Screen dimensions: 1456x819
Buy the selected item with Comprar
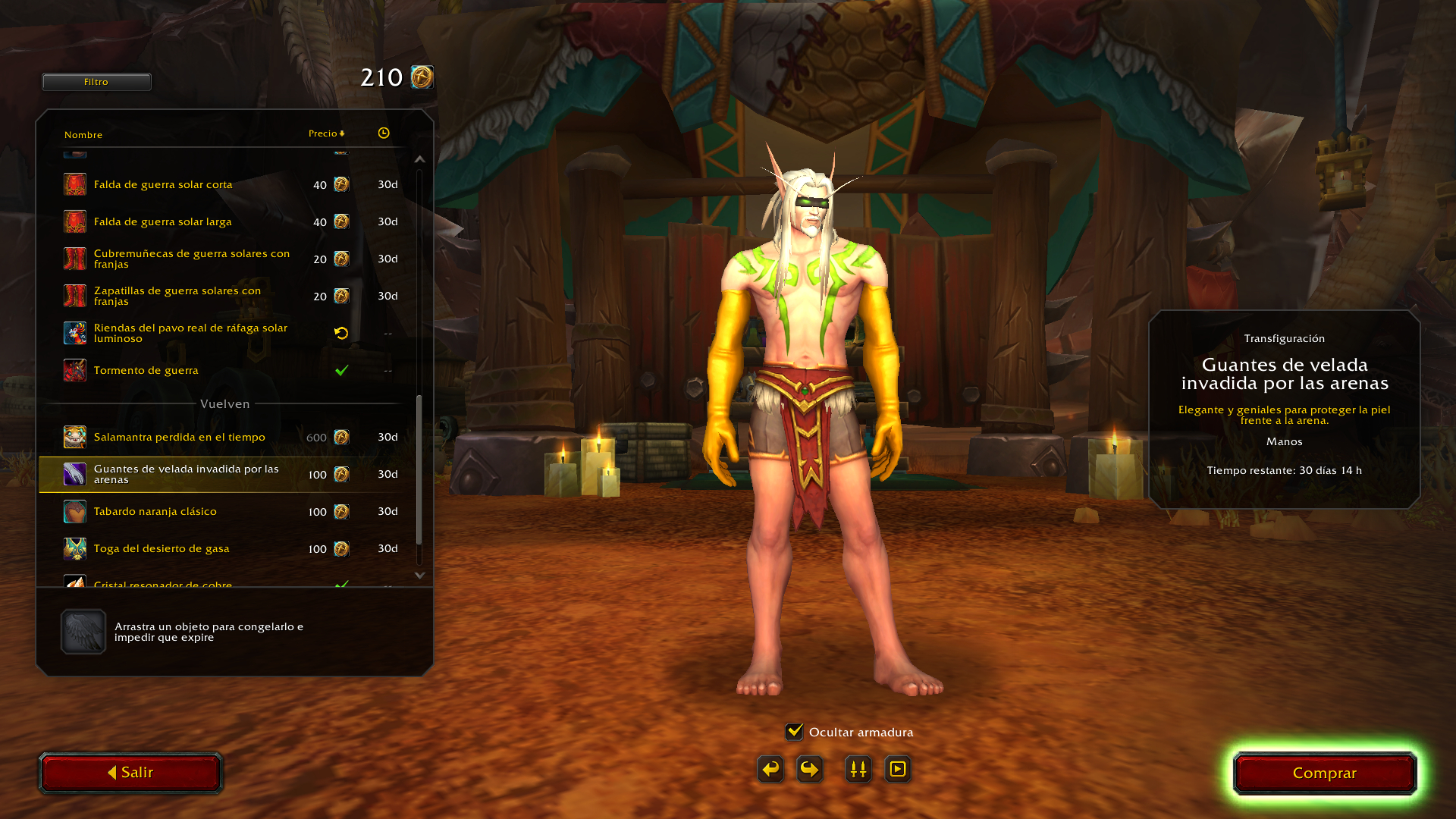coord(1325,773)
